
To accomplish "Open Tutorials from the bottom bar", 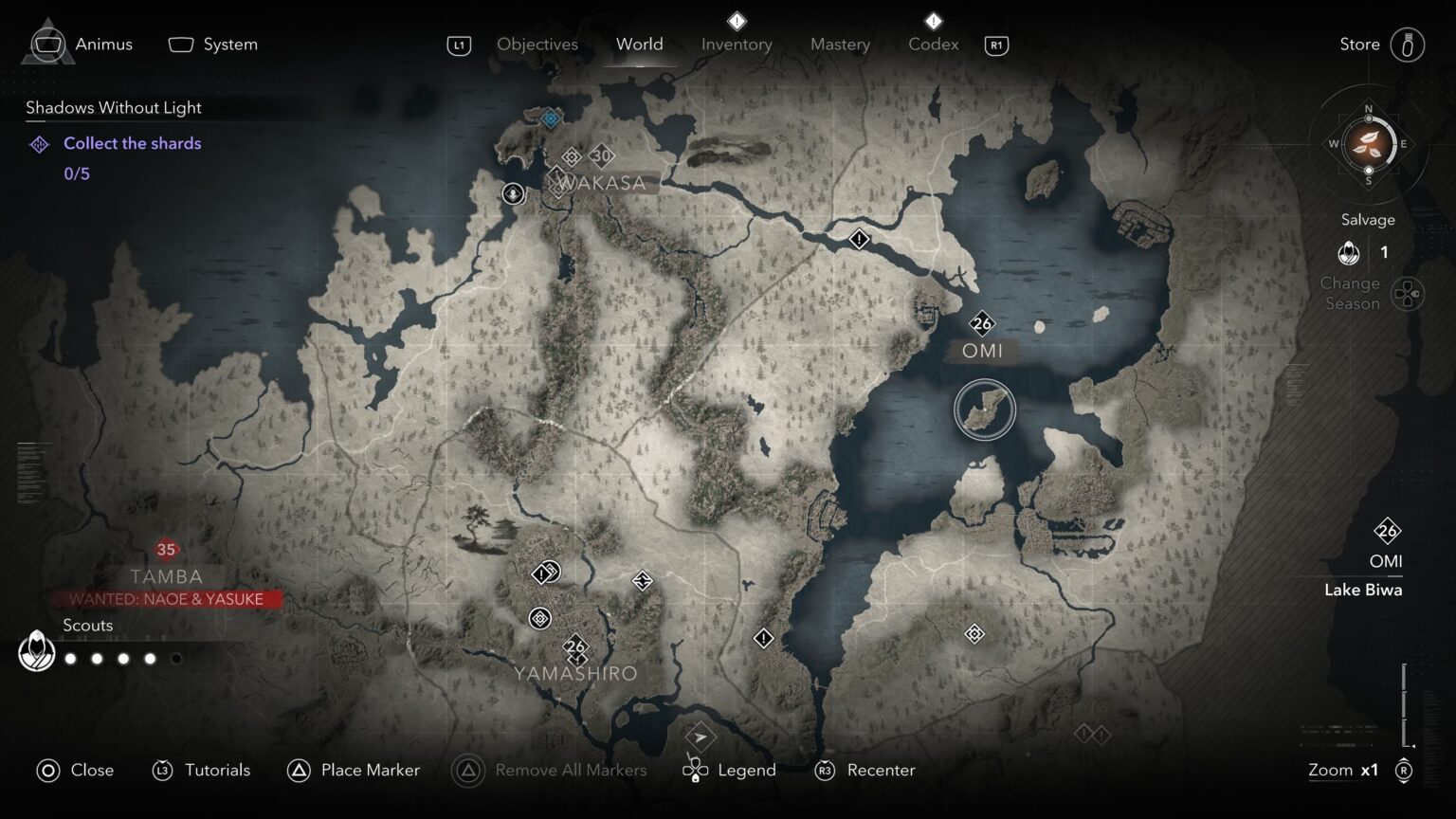I will (219, 770).
